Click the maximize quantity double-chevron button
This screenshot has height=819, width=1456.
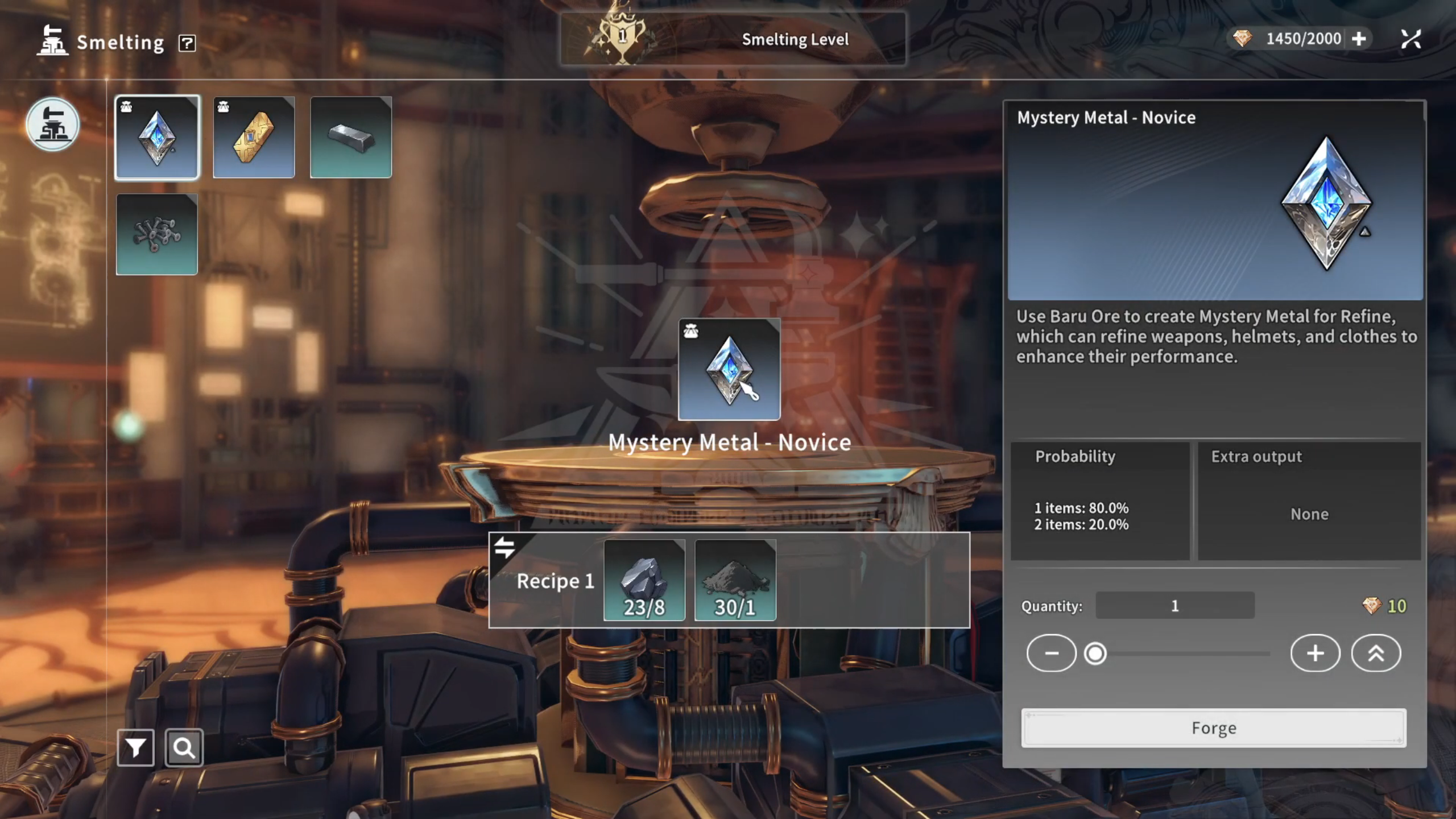[1376, 653]
